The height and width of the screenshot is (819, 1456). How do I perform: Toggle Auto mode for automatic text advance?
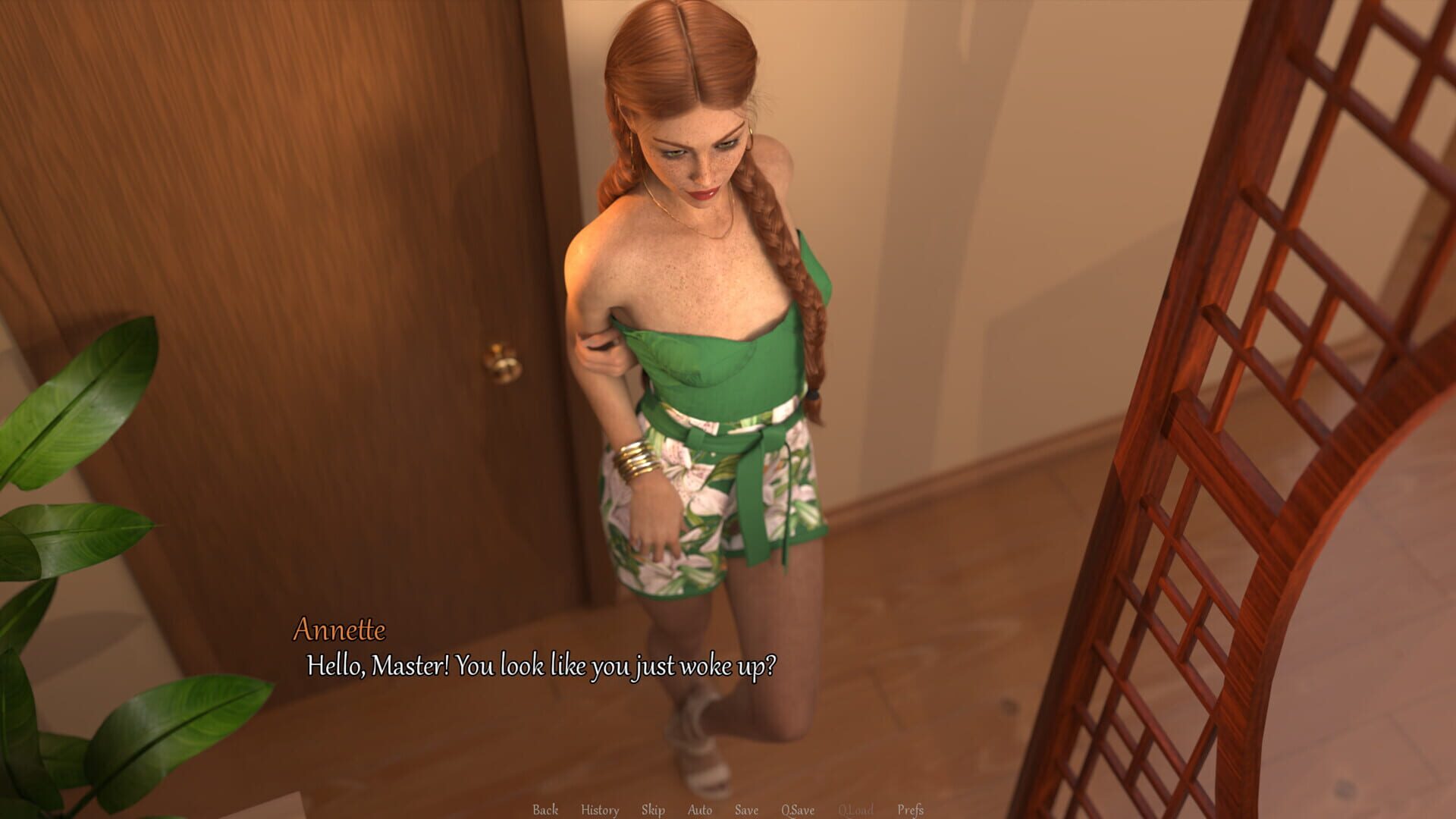click(x=699, y=809)
